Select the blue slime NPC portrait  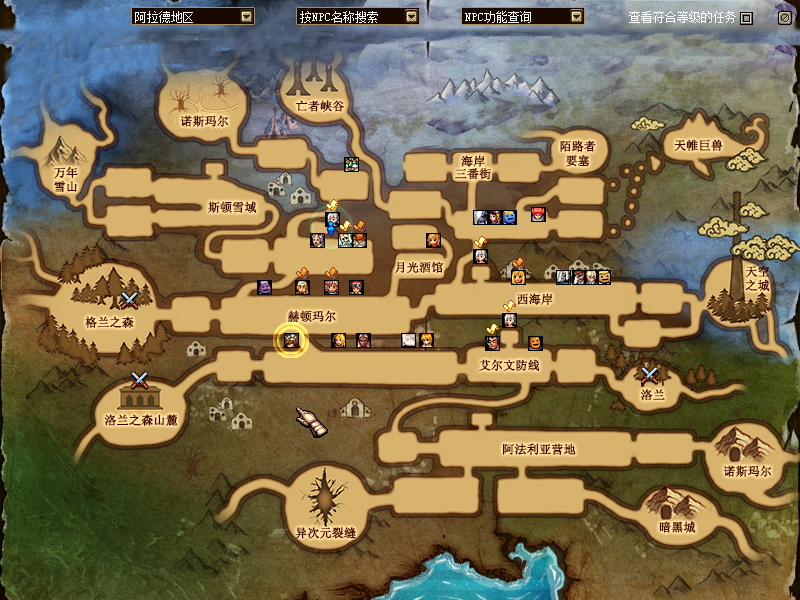tap(510, 217)
